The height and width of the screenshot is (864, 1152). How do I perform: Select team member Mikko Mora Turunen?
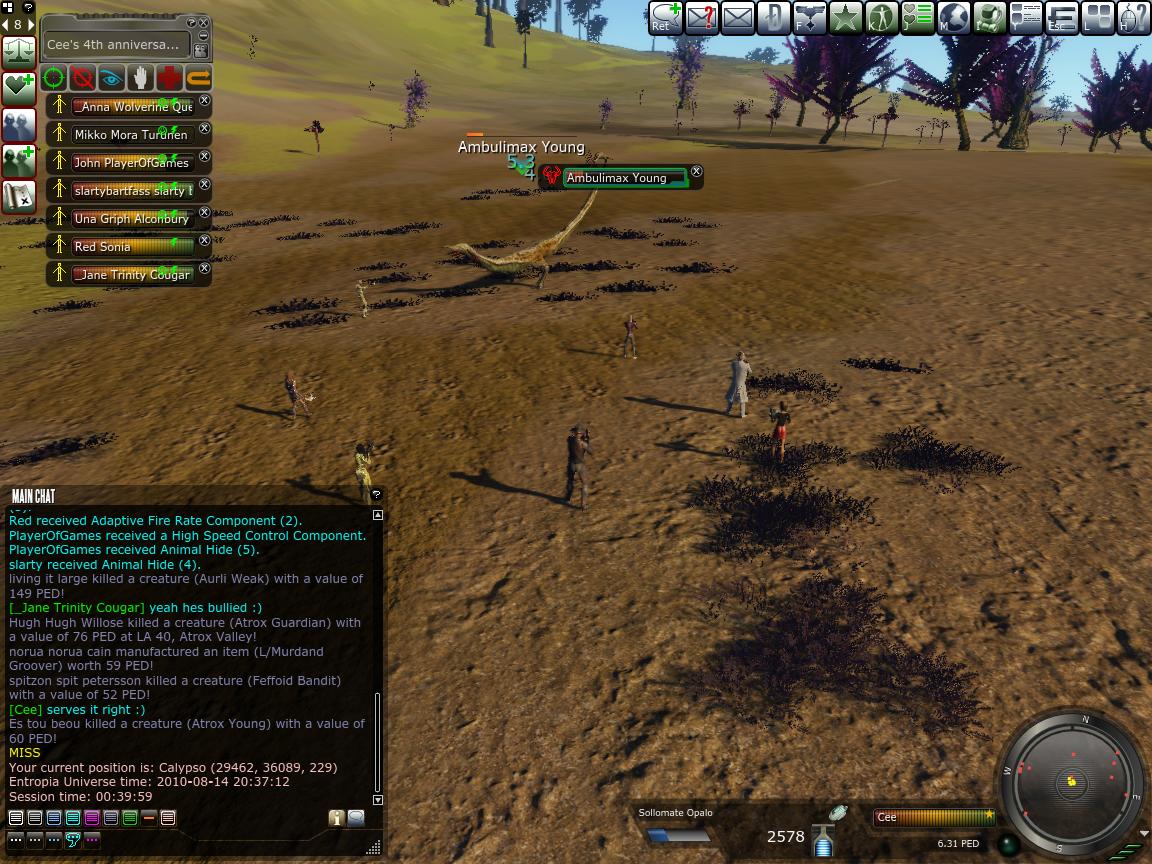130,134
